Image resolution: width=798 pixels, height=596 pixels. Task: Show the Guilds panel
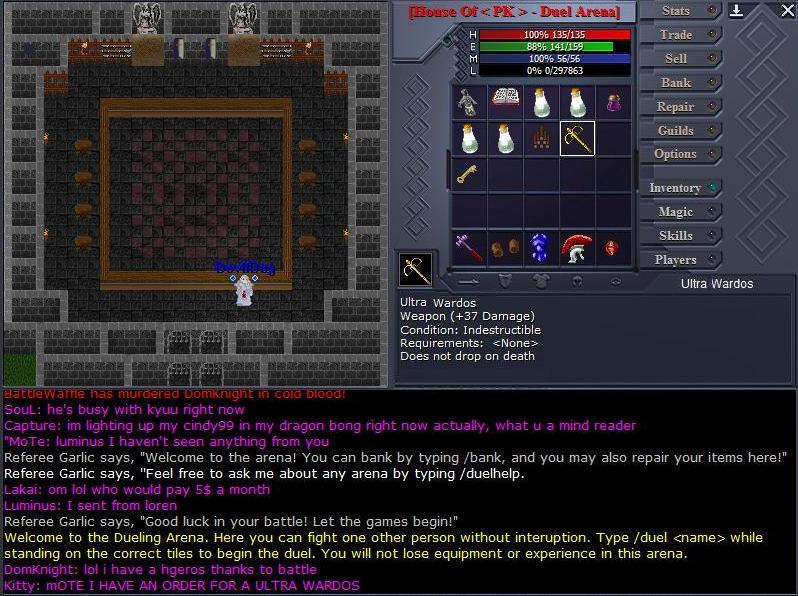(x=677, y=131)
